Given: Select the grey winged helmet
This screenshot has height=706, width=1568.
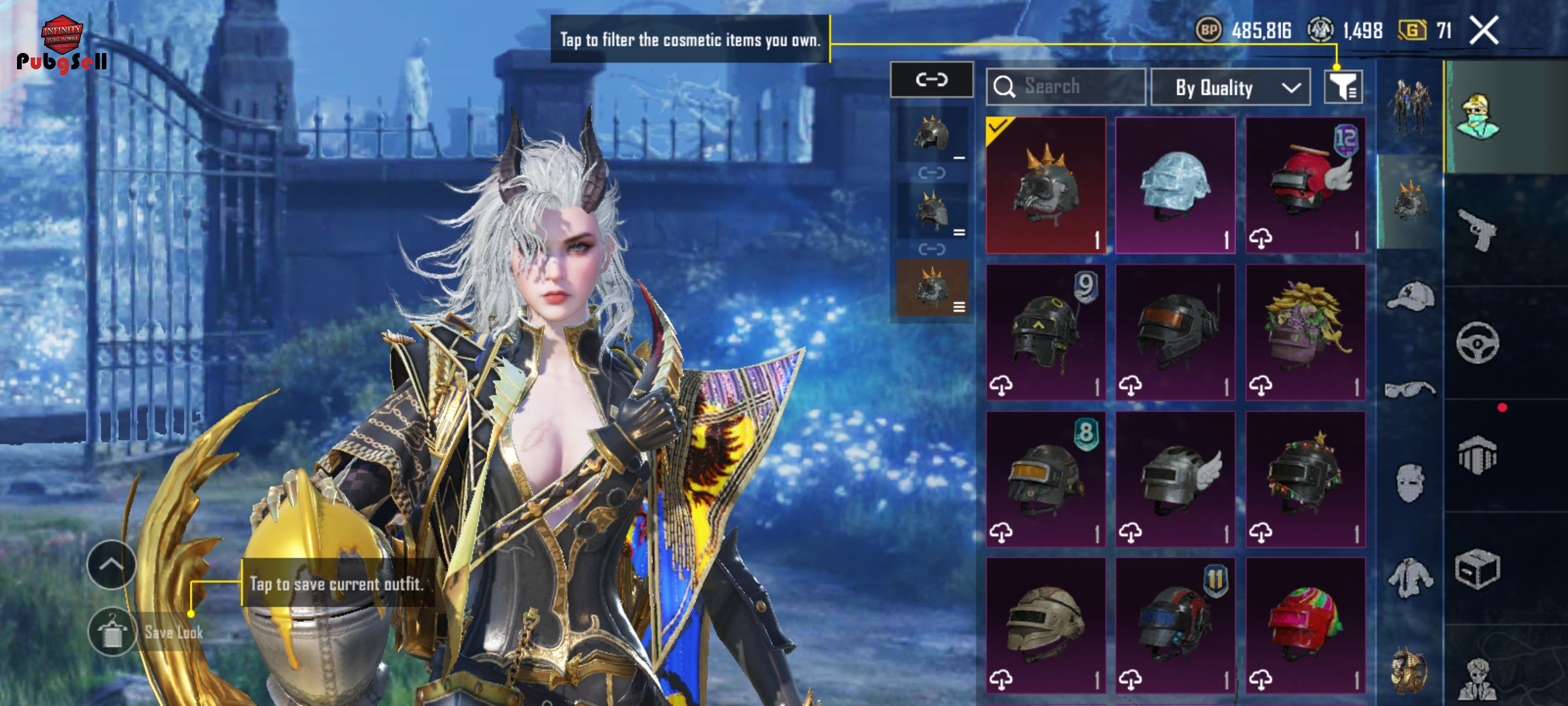Looking at the screenshot, I should [x=1175, y=479].
